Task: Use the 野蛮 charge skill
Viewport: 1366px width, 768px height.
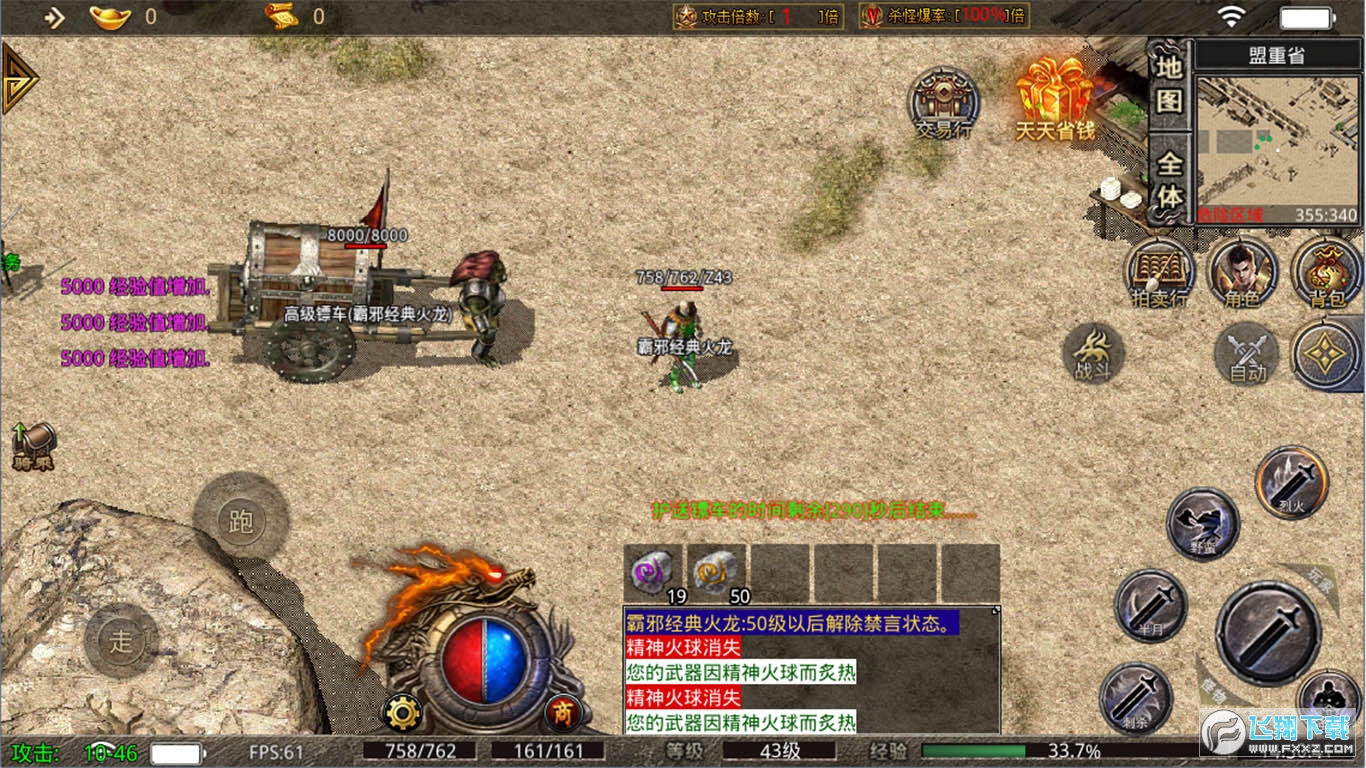Action: tap(1203, 523)
